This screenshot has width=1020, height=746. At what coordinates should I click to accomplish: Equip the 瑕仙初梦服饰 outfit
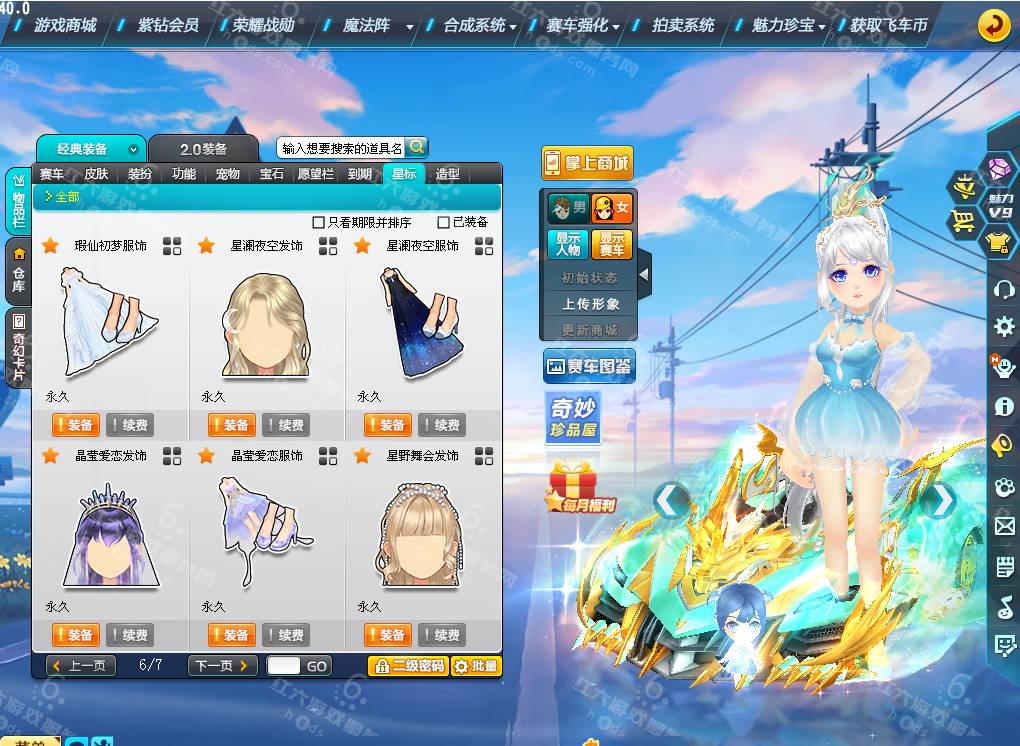click(x=75, y=425)
